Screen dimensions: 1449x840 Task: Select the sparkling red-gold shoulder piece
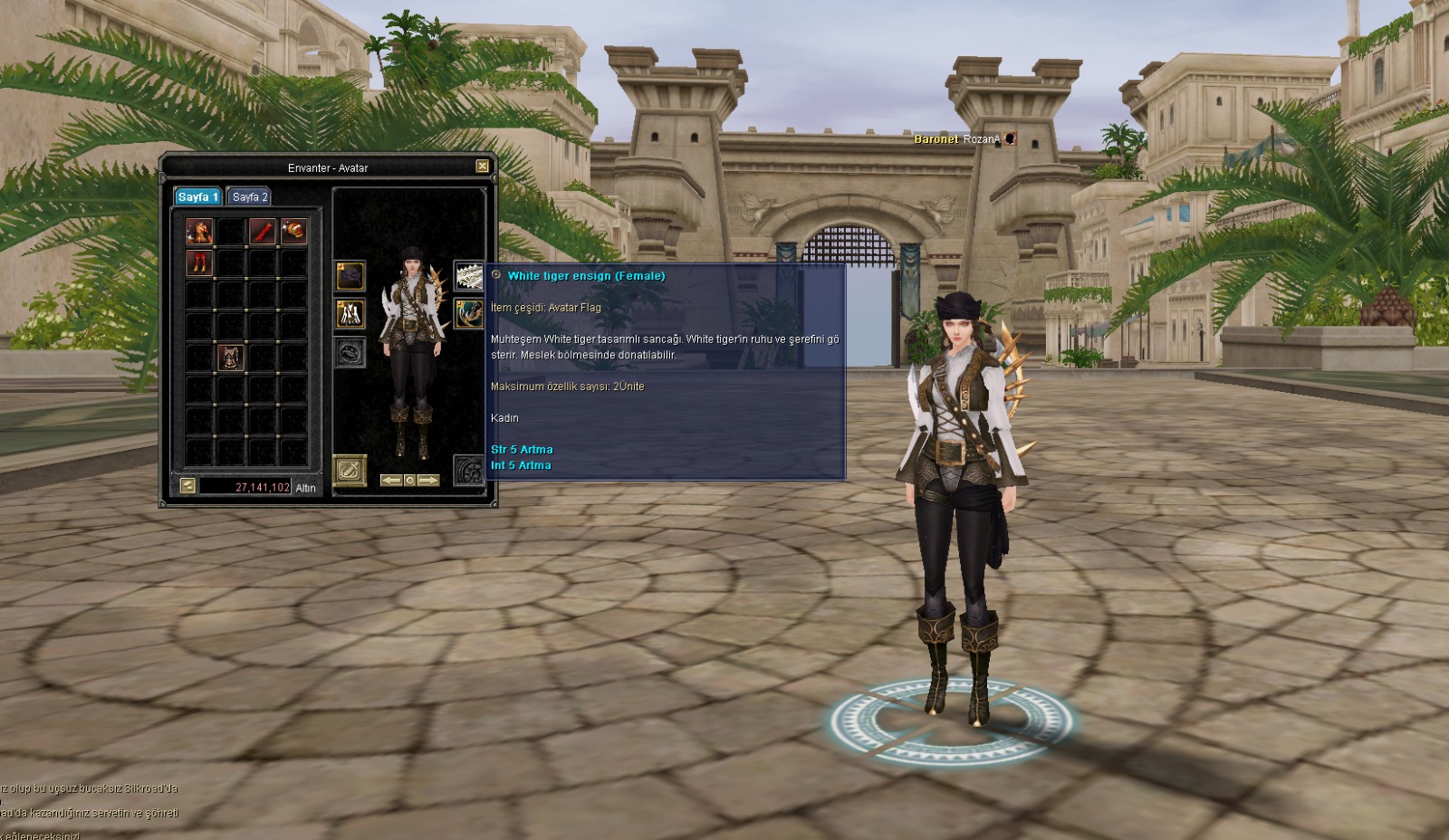point(293,231)
